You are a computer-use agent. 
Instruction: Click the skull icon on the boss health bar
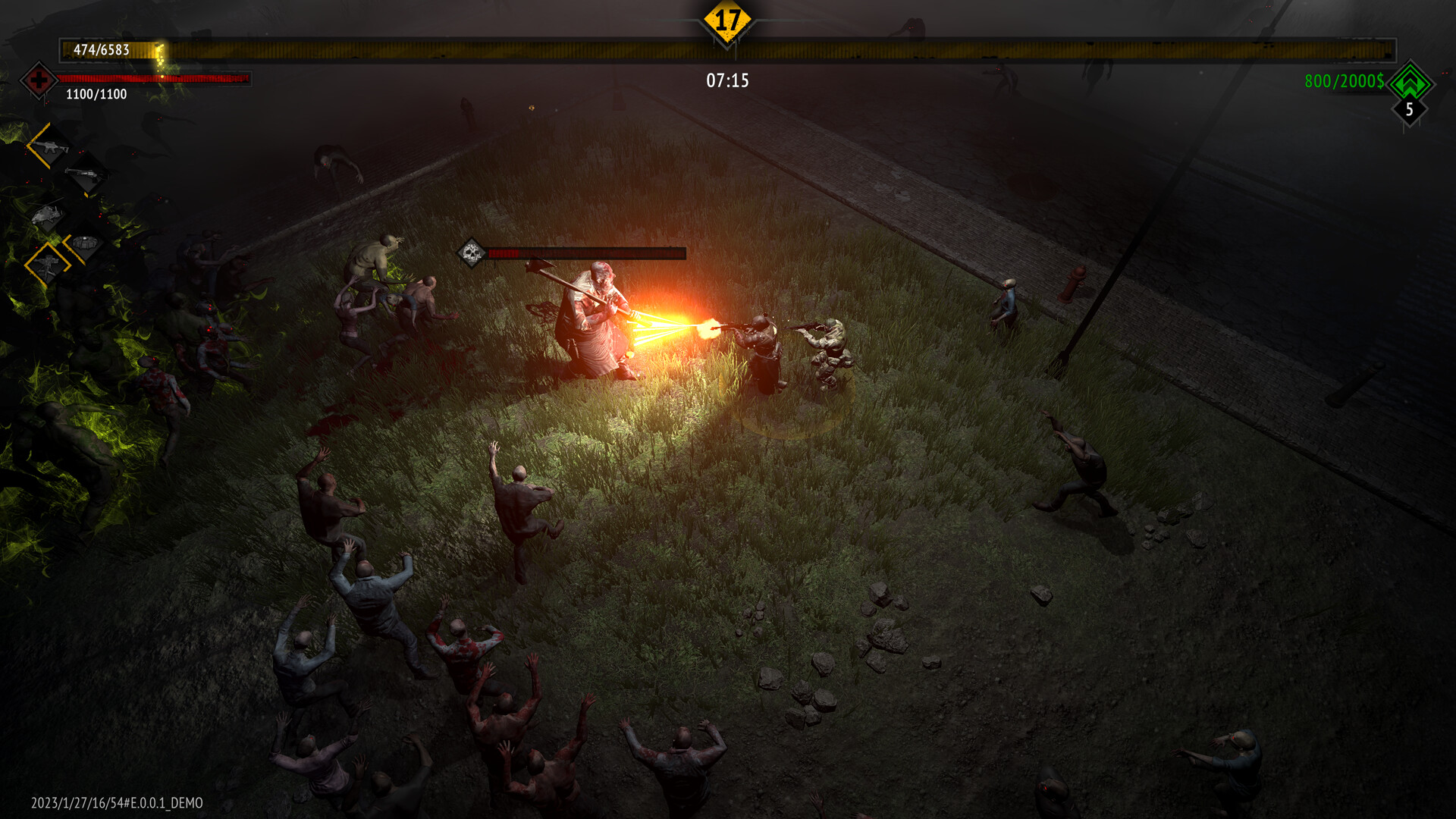[x=472, y=253]
